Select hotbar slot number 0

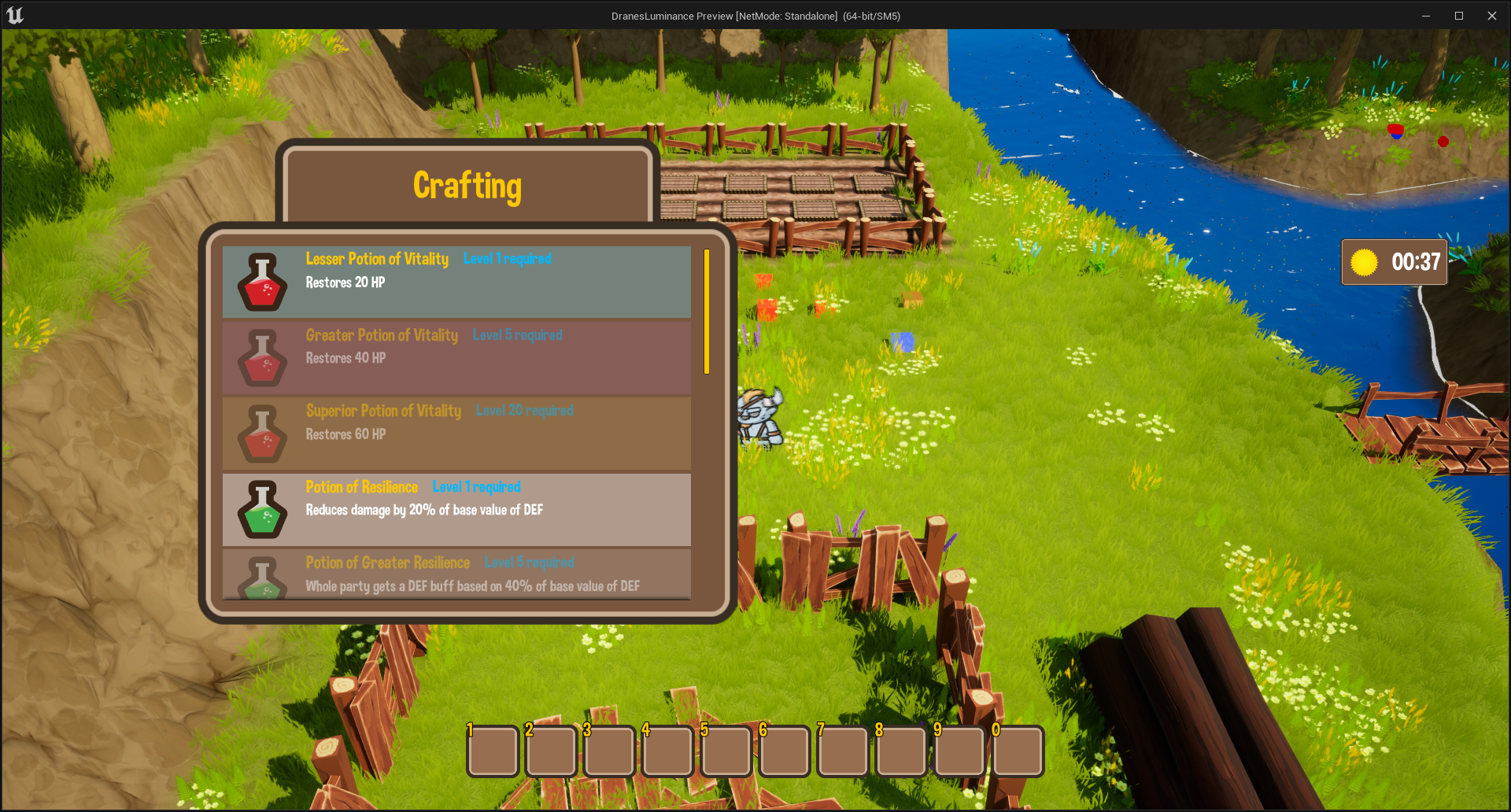(x=1018, y=751)
